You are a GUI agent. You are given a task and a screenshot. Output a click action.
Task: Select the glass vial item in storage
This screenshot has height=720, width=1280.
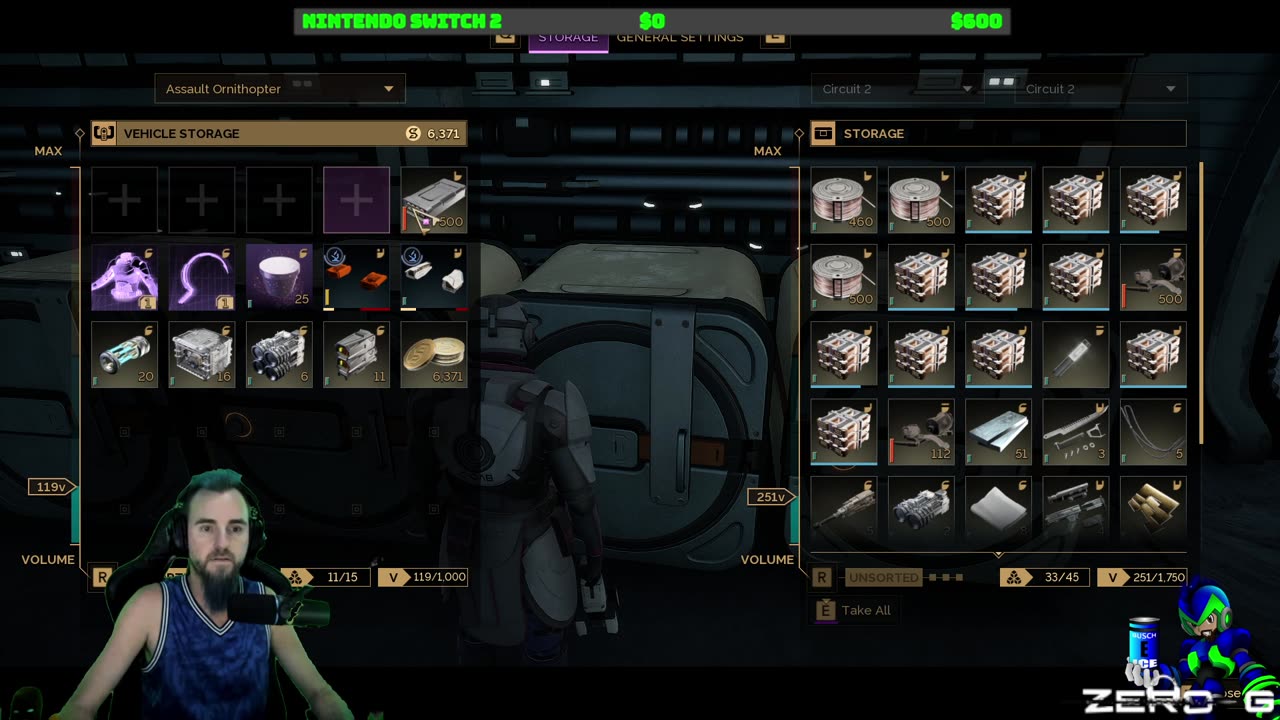[1076, 354]
